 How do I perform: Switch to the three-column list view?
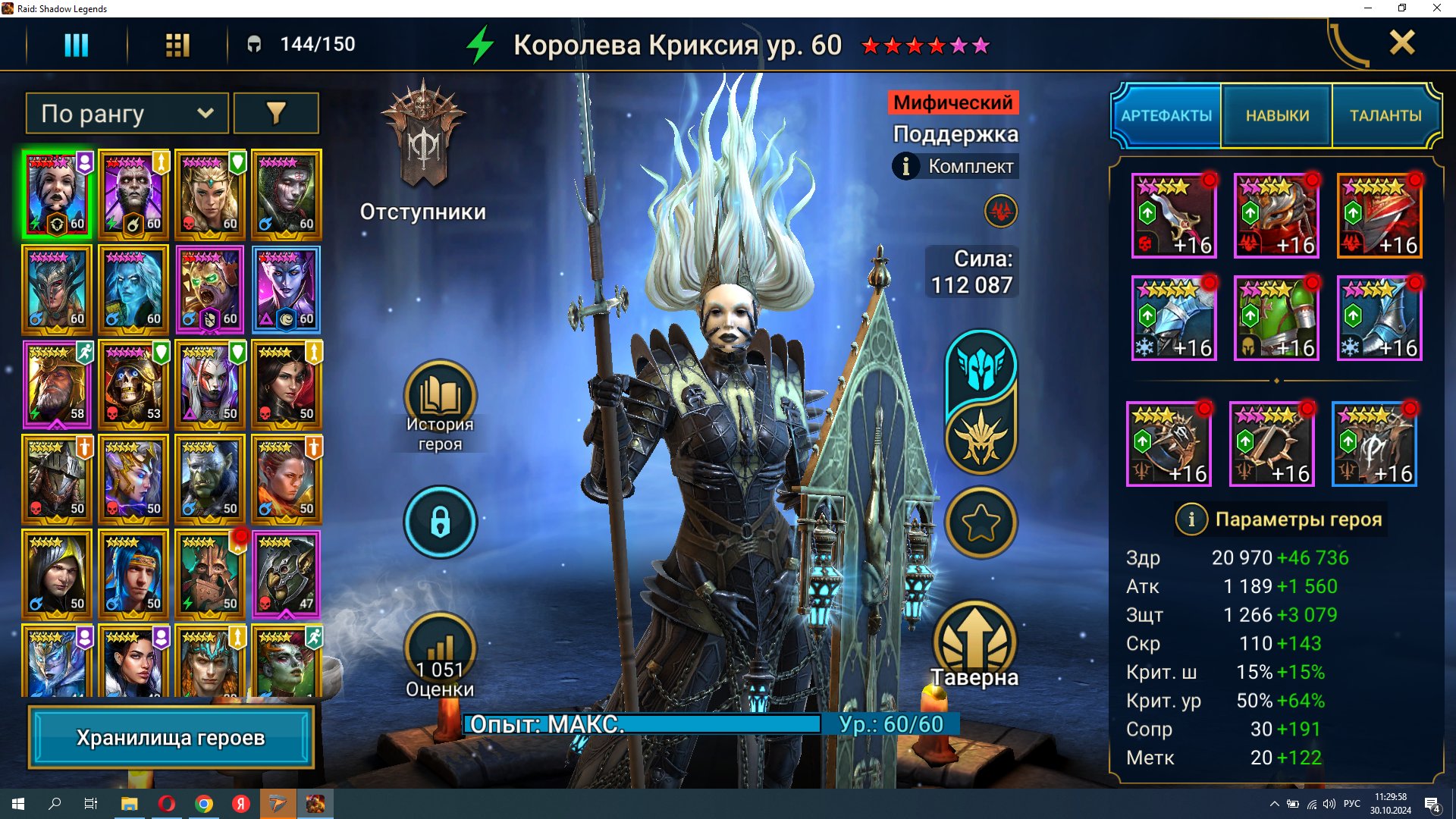pos(76,45)
